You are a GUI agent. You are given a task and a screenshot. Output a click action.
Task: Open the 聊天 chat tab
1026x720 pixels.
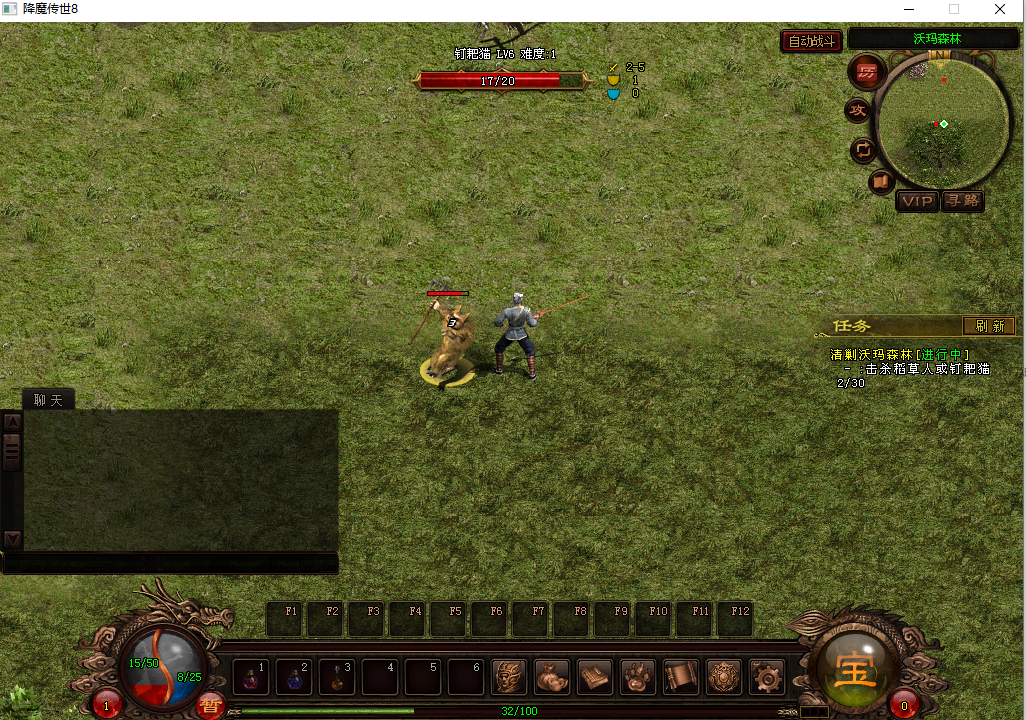[48, 400]
